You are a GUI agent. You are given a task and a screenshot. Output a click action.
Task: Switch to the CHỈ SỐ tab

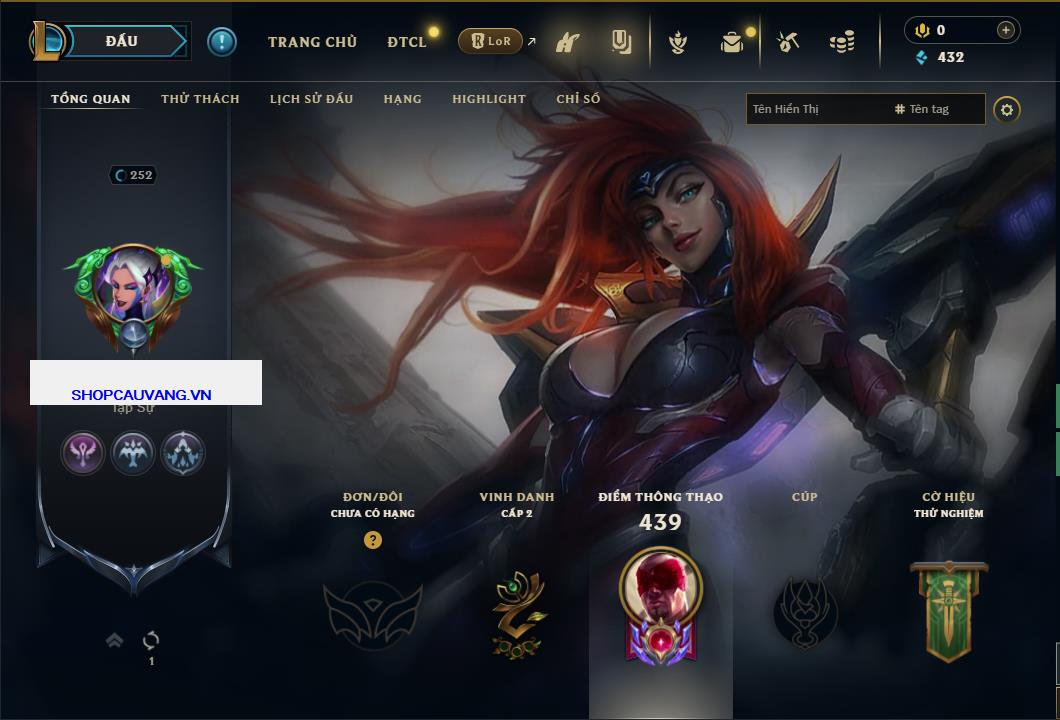pyautogui.click(x=578, y=99)
